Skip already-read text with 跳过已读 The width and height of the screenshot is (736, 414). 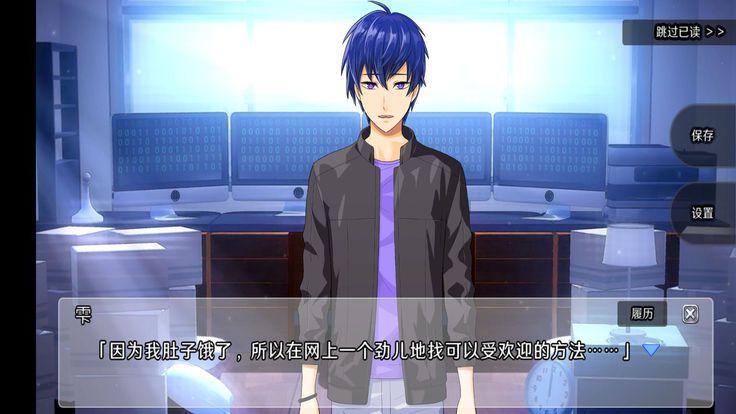coord(688,32)
